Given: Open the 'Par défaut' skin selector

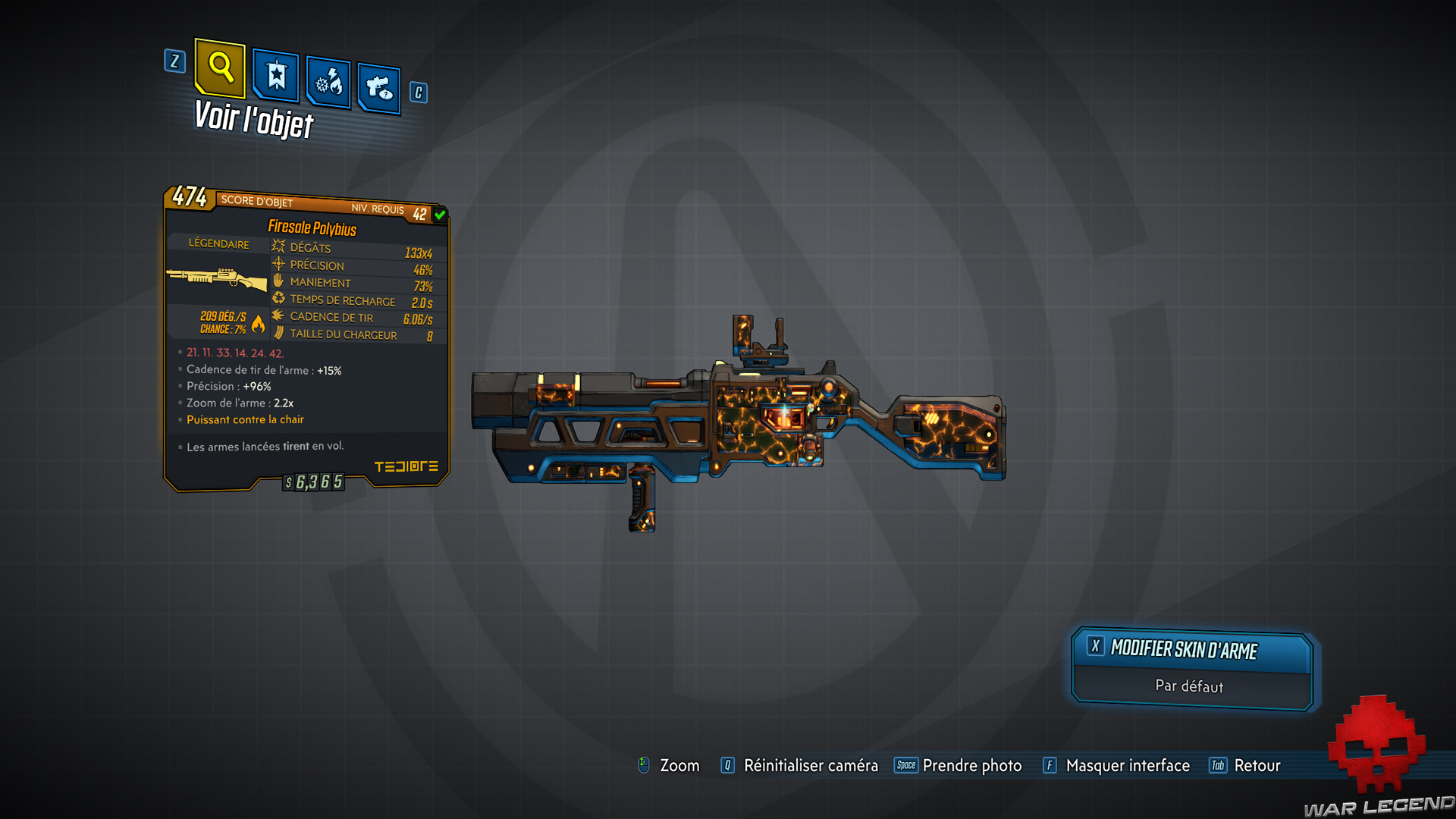Looking at the screenshot, I should 1189,686.
